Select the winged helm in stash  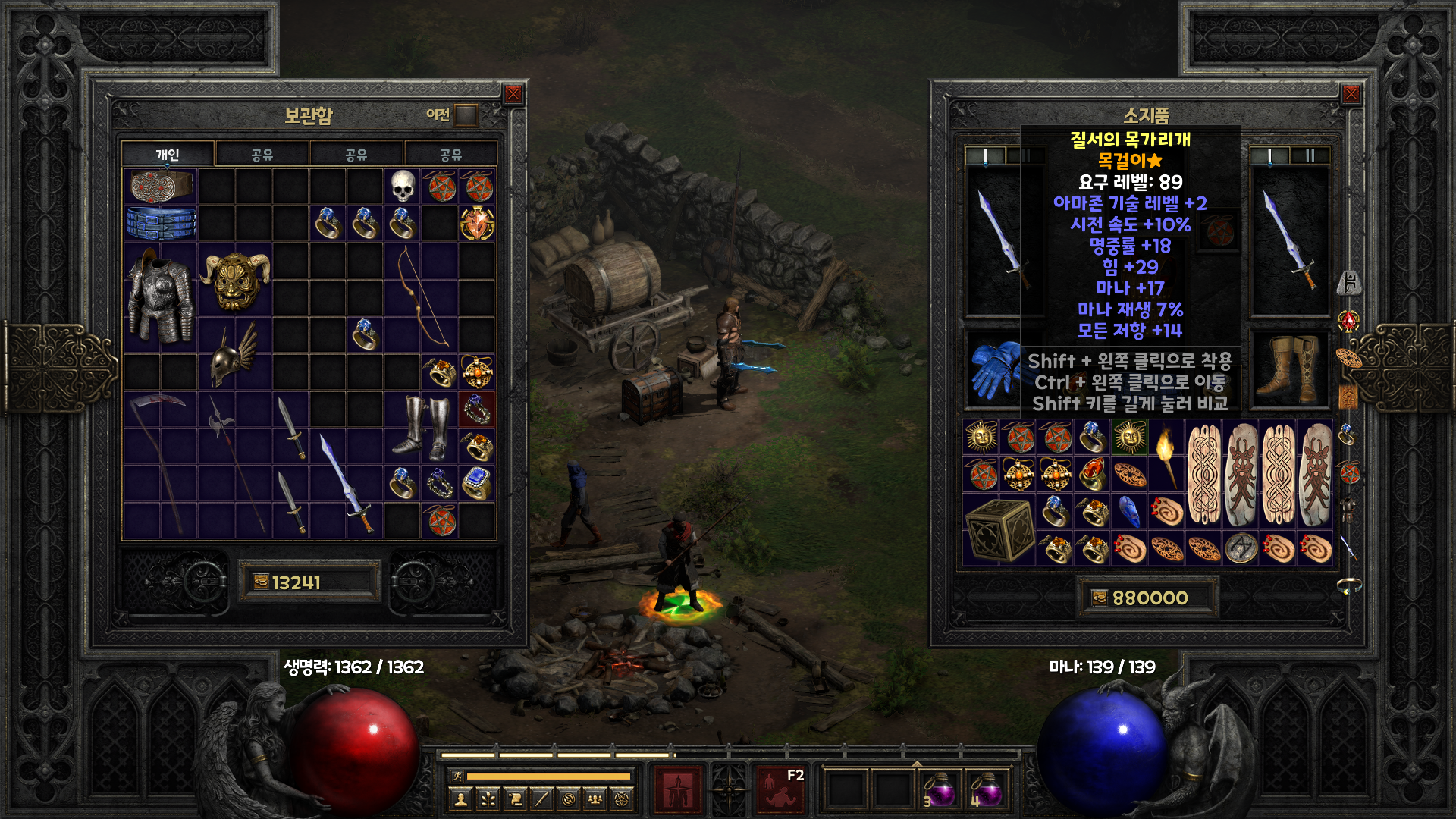tap(234, 355)
